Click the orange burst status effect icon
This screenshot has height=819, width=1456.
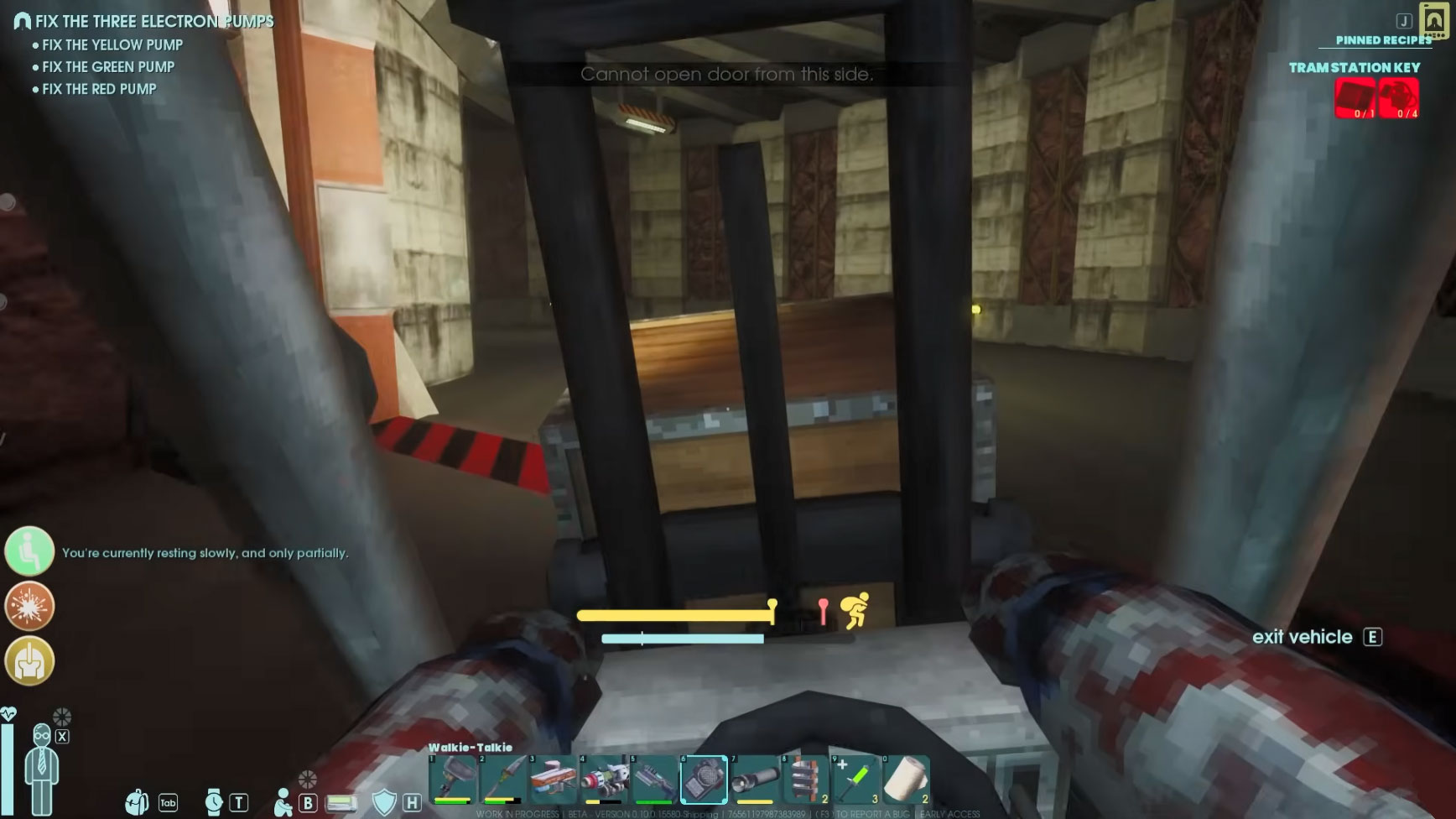[29, 606]
